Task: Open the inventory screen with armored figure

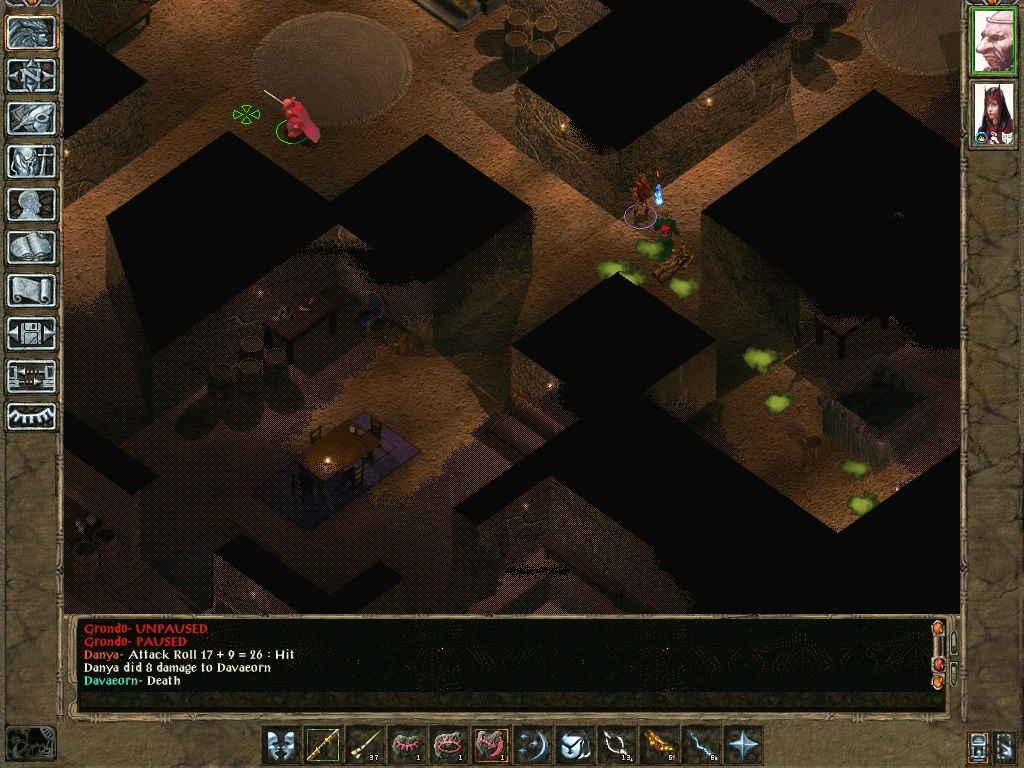Action: coord(31,161)
